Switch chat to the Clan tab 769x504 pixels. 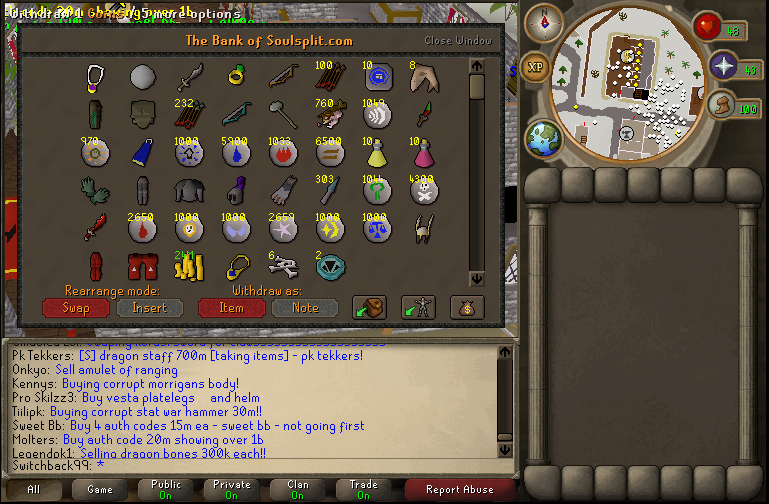tap(298, 489)
